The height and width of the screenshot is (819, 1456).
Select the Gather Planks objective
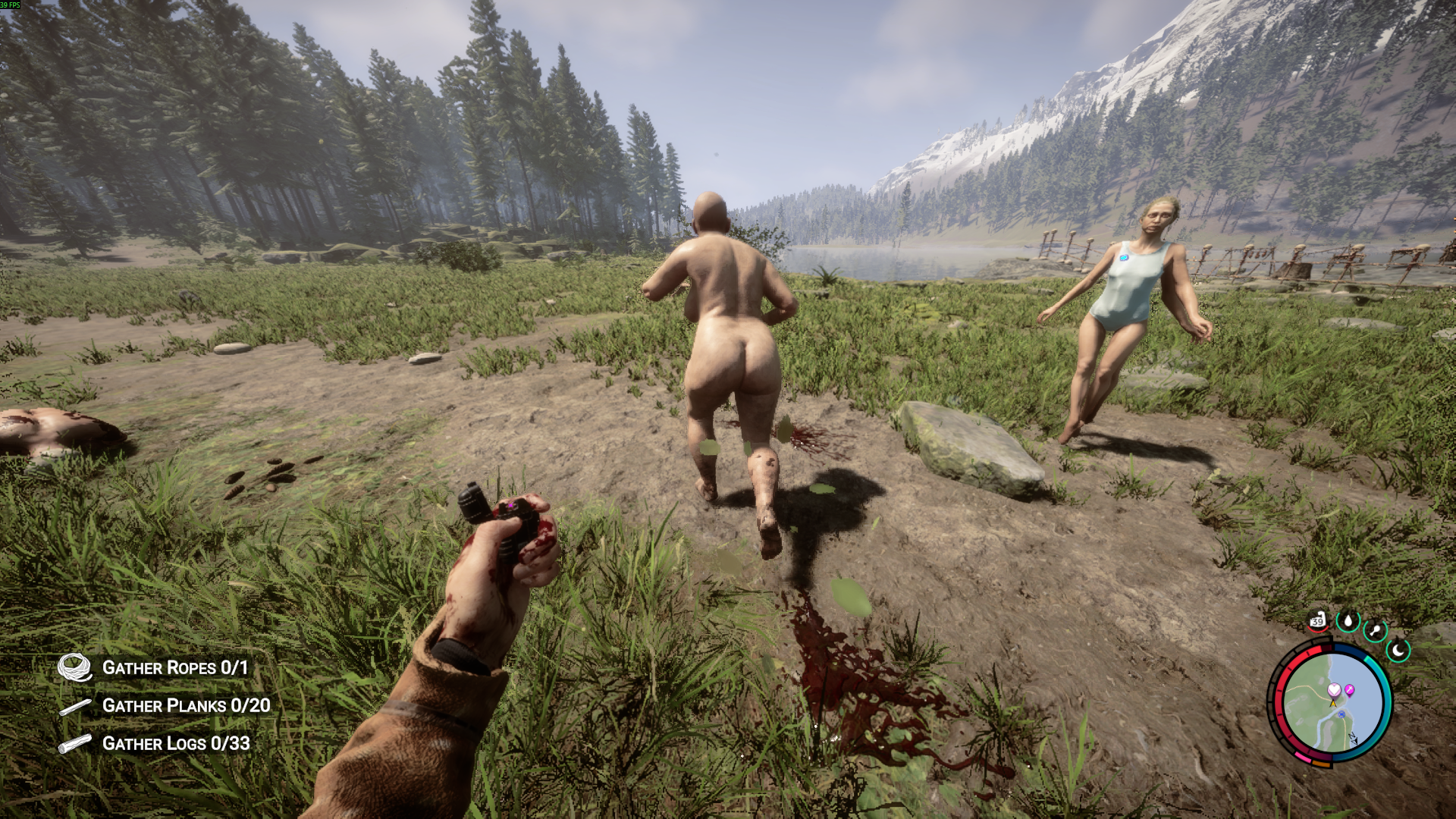coord(186,706)
